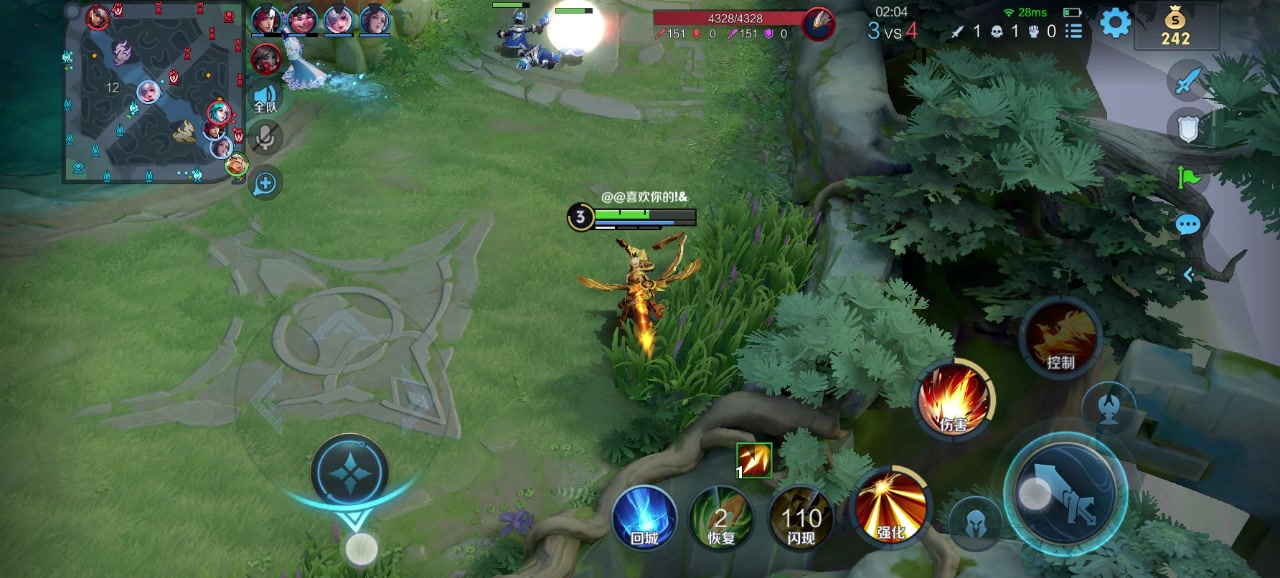Toggle the microphone button
The height and width of the screenshot is (578, 1280).
[265, 138]
